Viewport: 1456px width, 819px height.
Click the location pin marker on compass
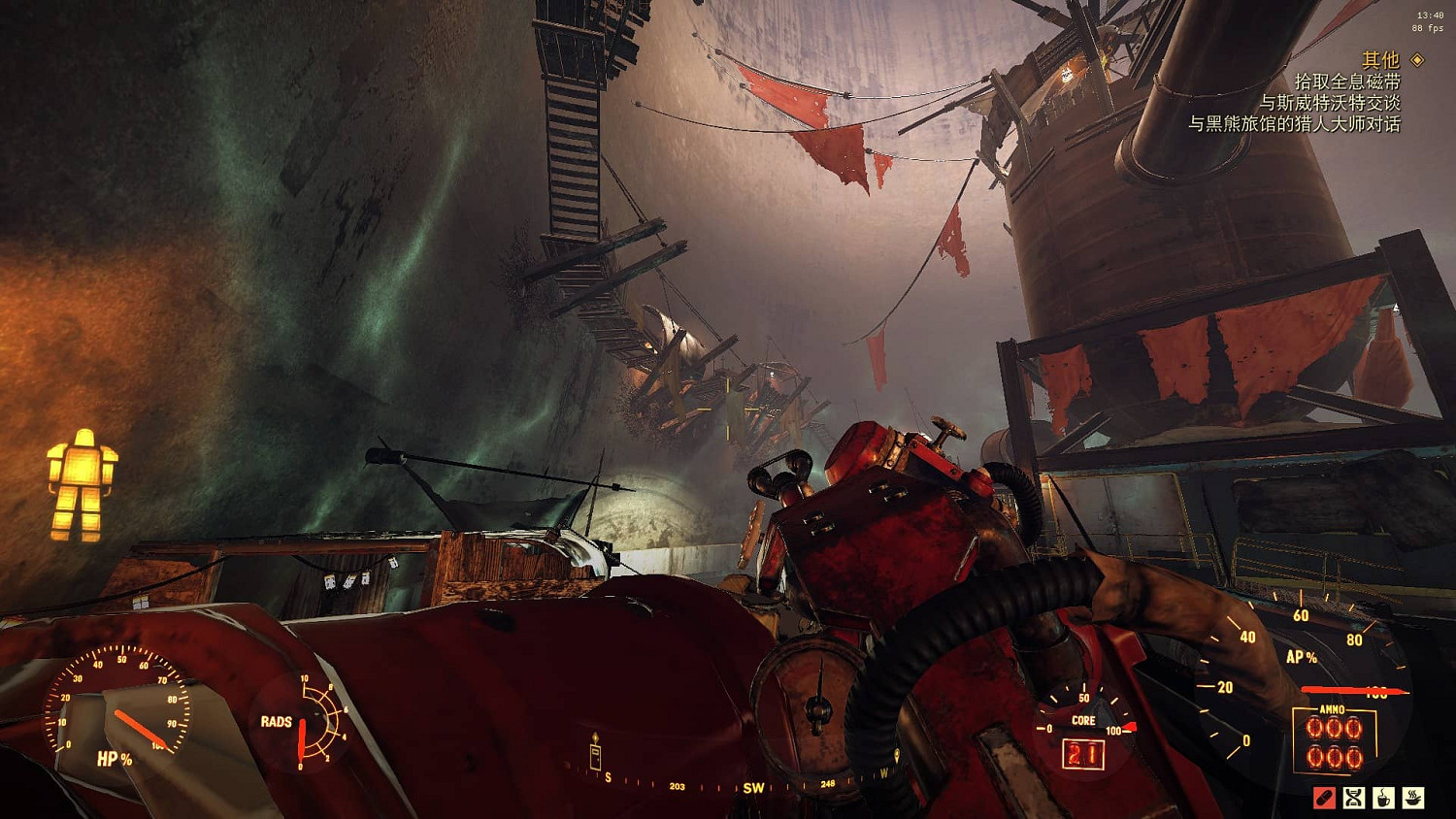pos(896,757)
